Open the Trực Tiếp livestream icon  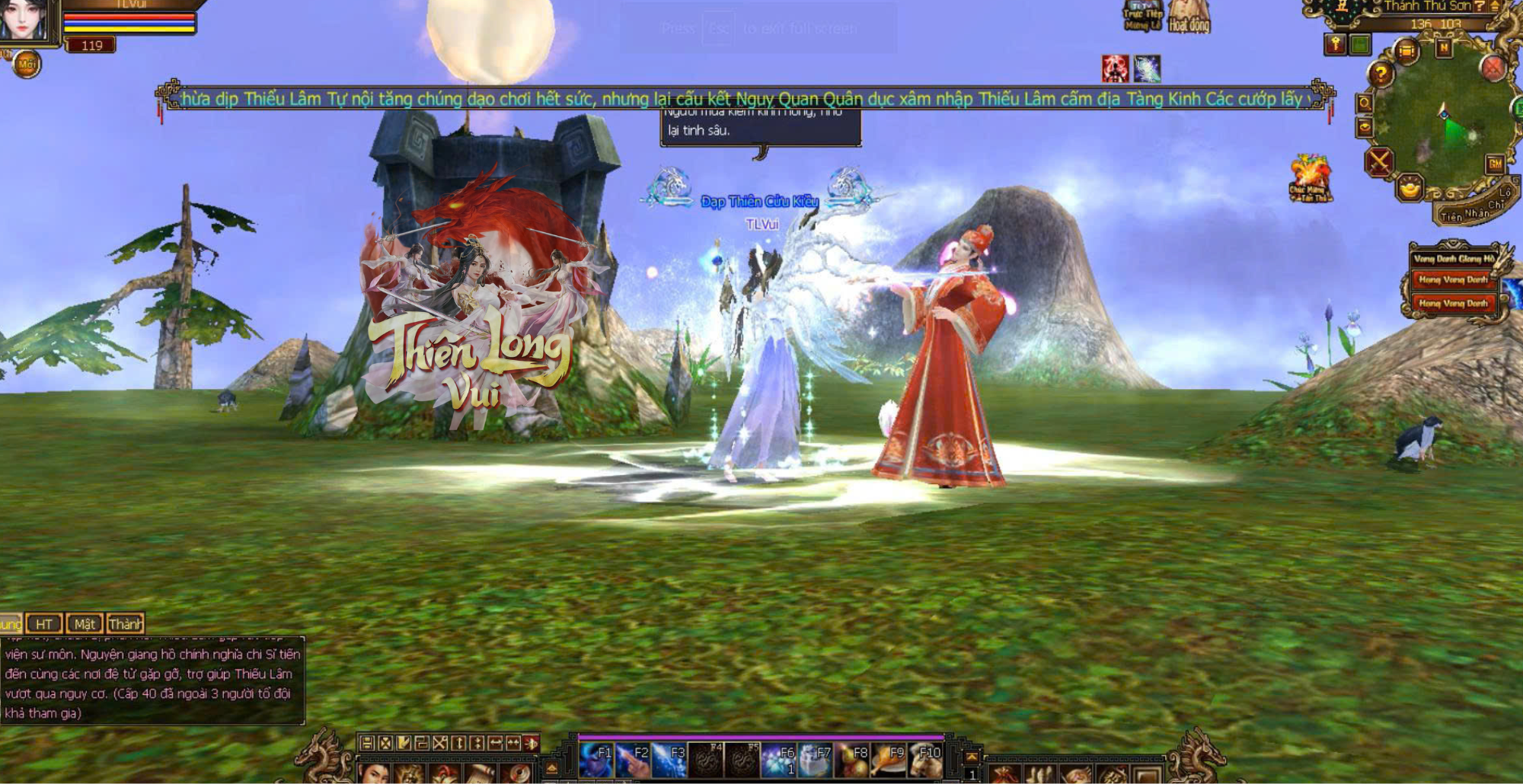tap(1142, 15)
